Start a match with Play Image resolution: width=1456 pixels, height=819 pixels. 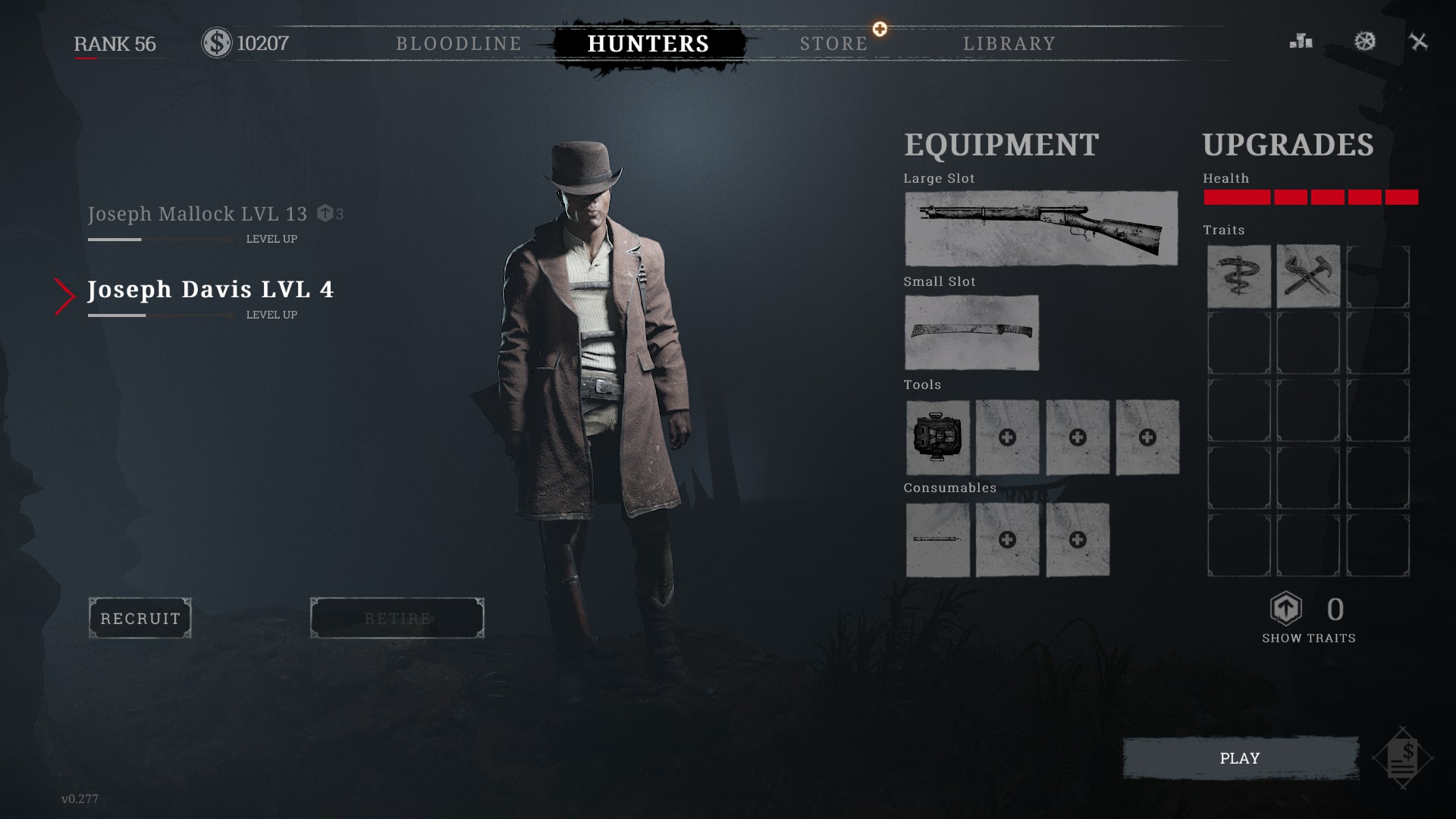pyautogui.click(x=1240, y=758)
